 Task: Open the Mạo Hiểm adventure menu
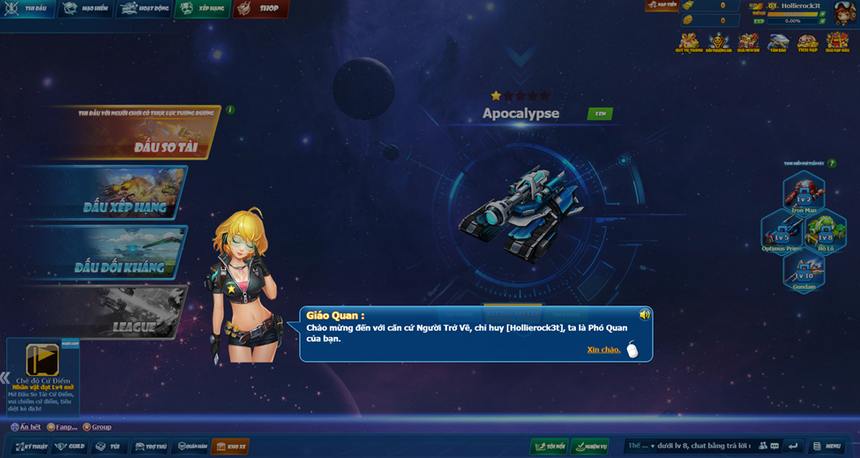pos(85,9)
